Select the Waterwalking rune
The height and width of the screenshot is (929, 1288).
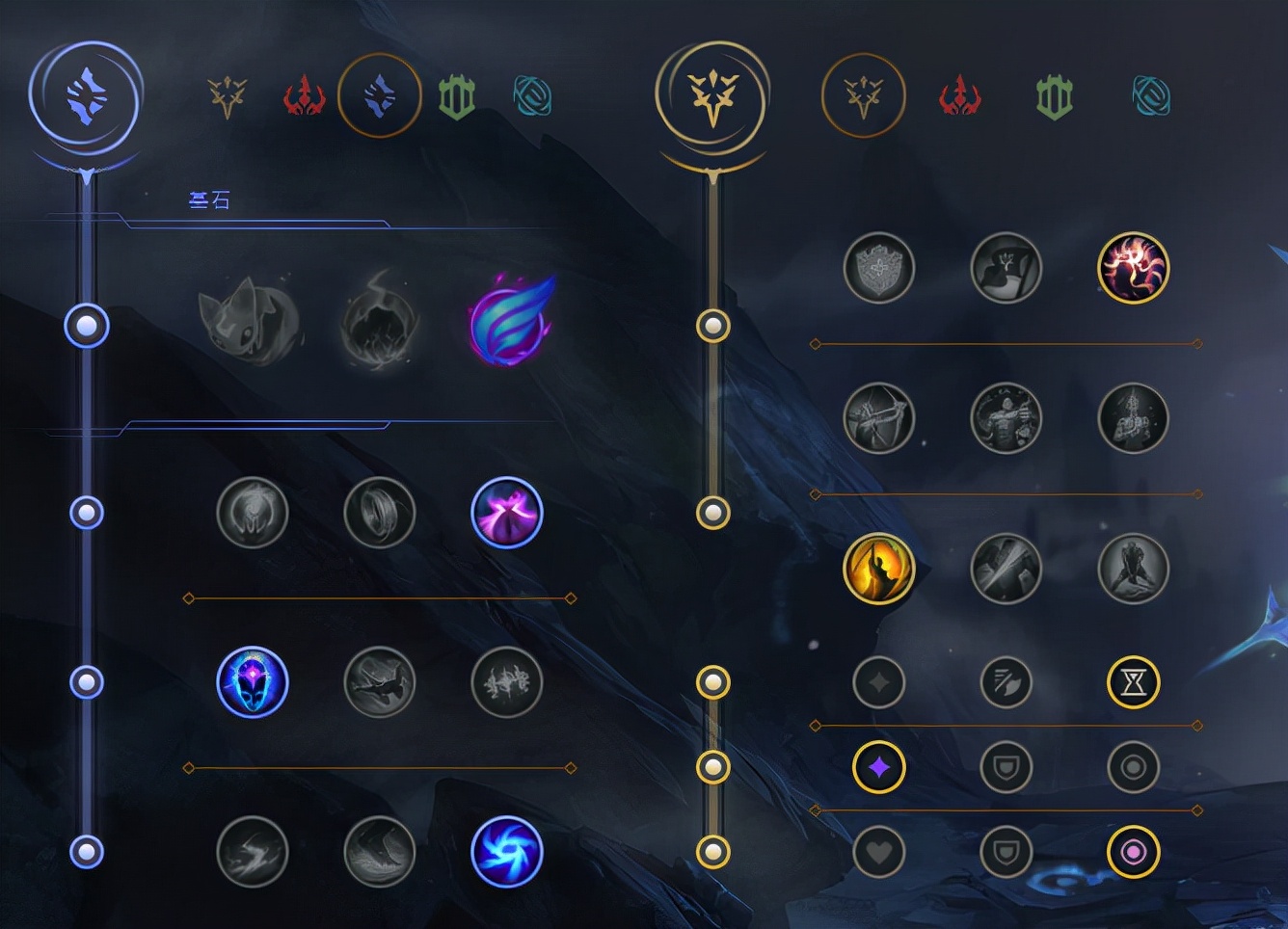point(380,852)
